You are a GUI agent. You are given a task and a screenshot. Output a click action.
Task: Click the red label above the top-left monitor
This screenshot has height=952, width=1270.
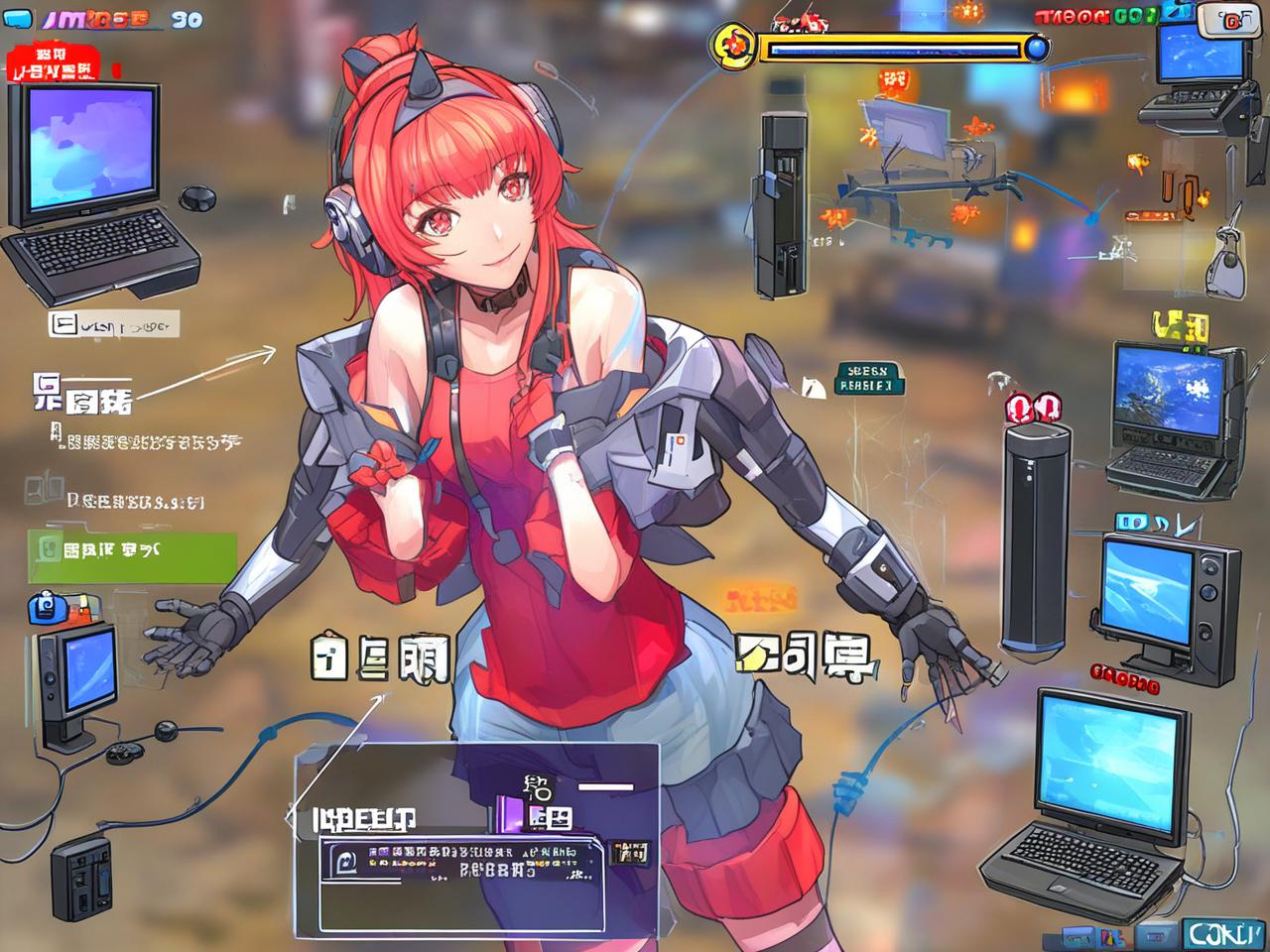pos(56,62)
